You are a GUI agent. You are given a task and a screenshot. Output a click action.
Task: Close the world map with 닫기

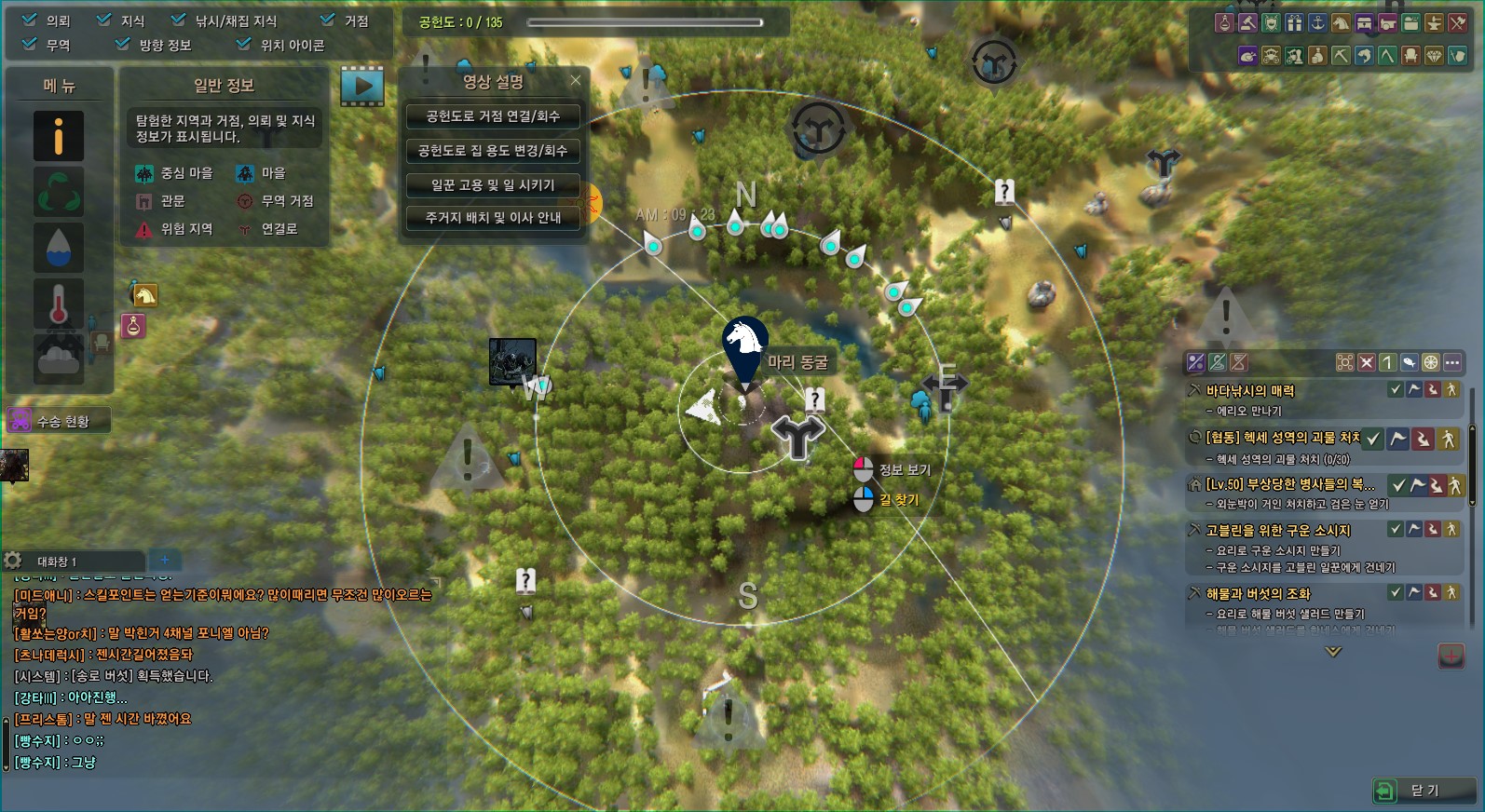pos(1423,791)
